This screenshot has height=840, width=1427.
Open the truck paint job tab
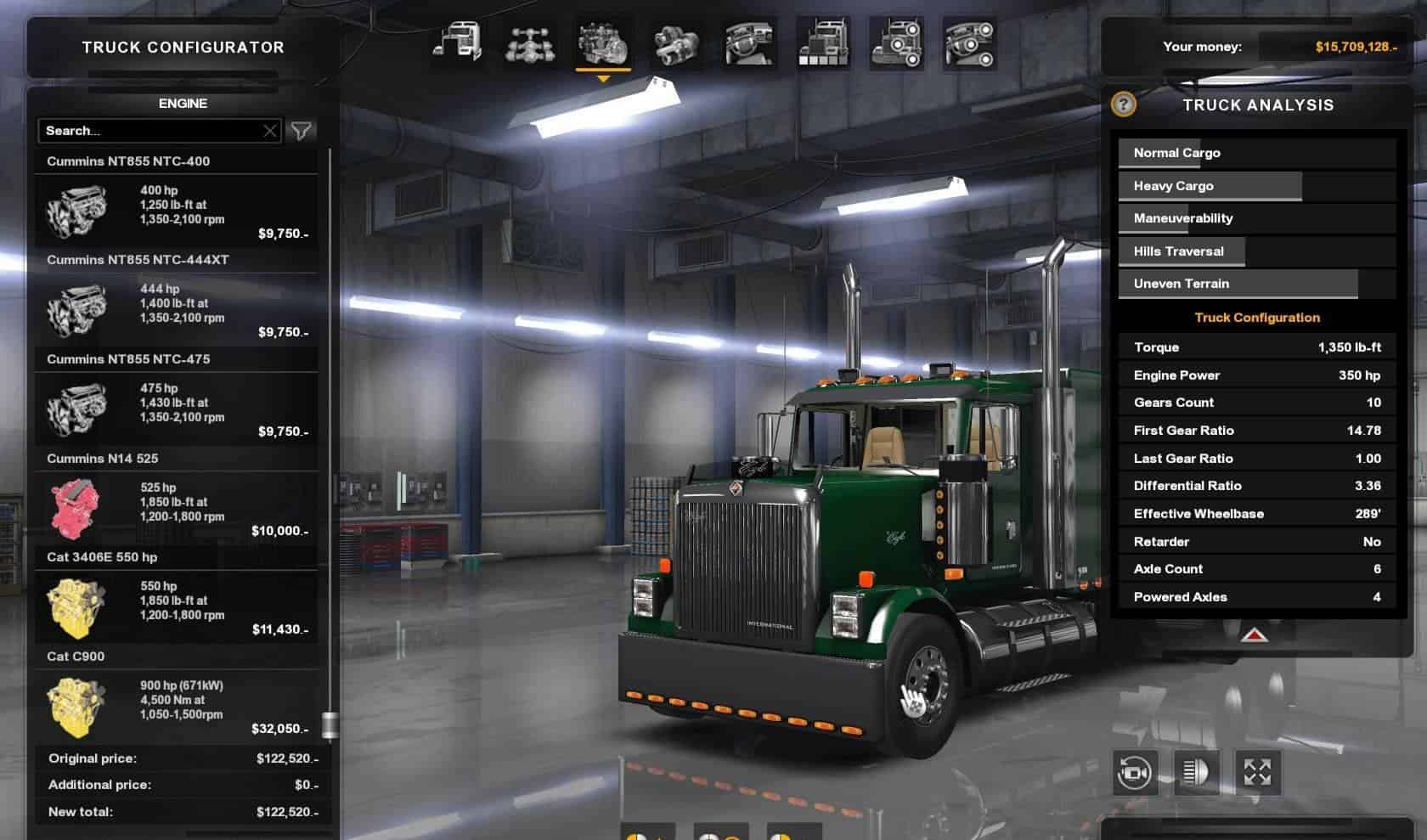(x=823, y=43)
